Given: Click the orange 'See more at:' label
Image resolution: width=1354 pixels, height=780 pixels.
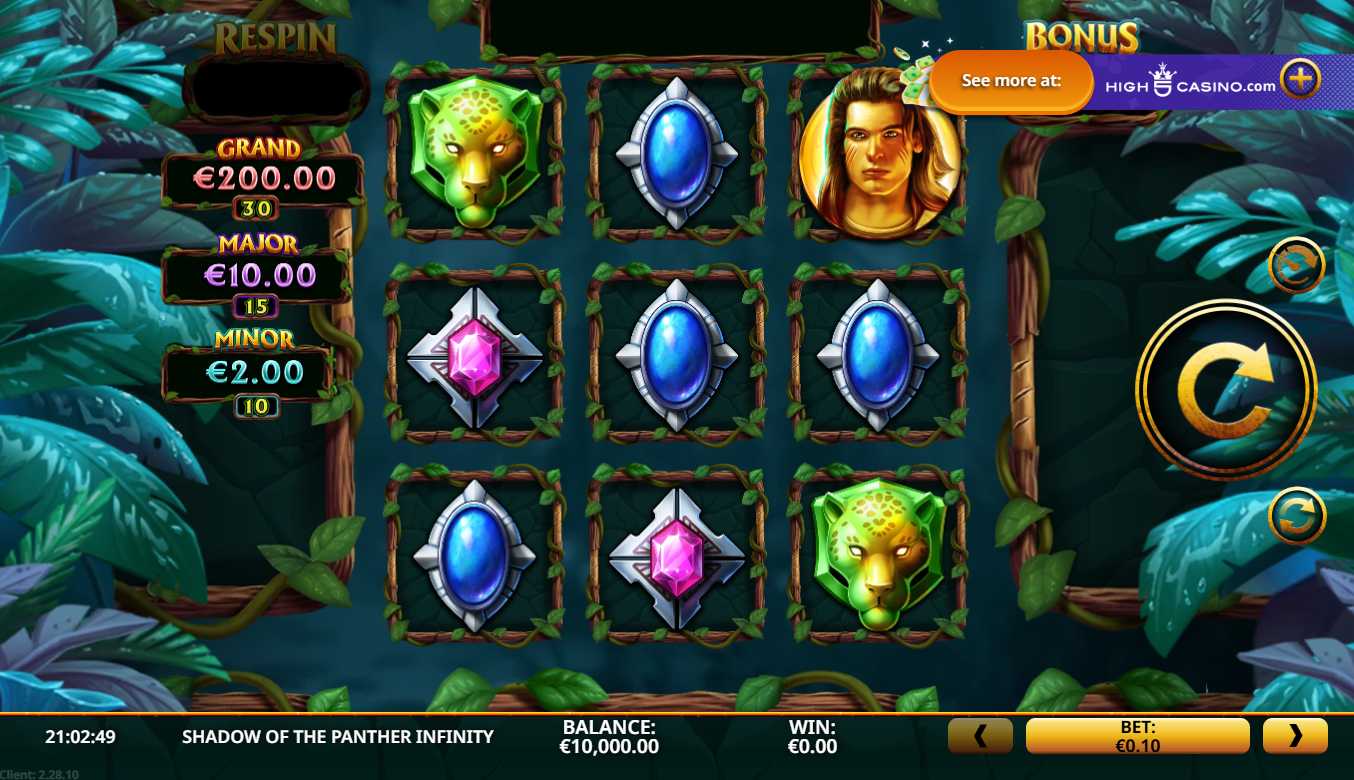Looking at the screenshot, I should (x=1011, y=81).
